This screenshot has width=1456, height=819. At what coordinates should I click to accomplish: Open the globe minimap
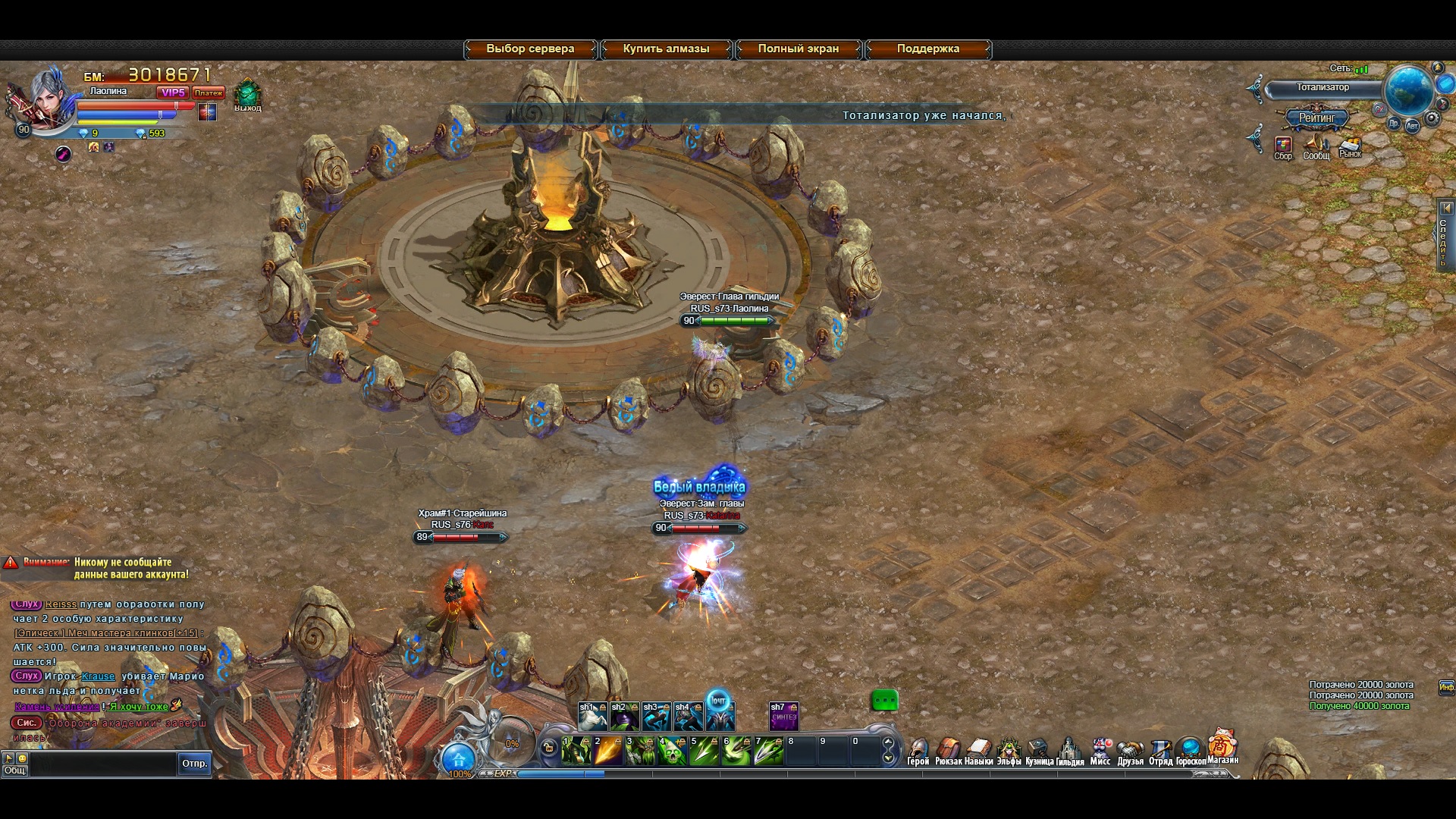[x=1408, y=90]
